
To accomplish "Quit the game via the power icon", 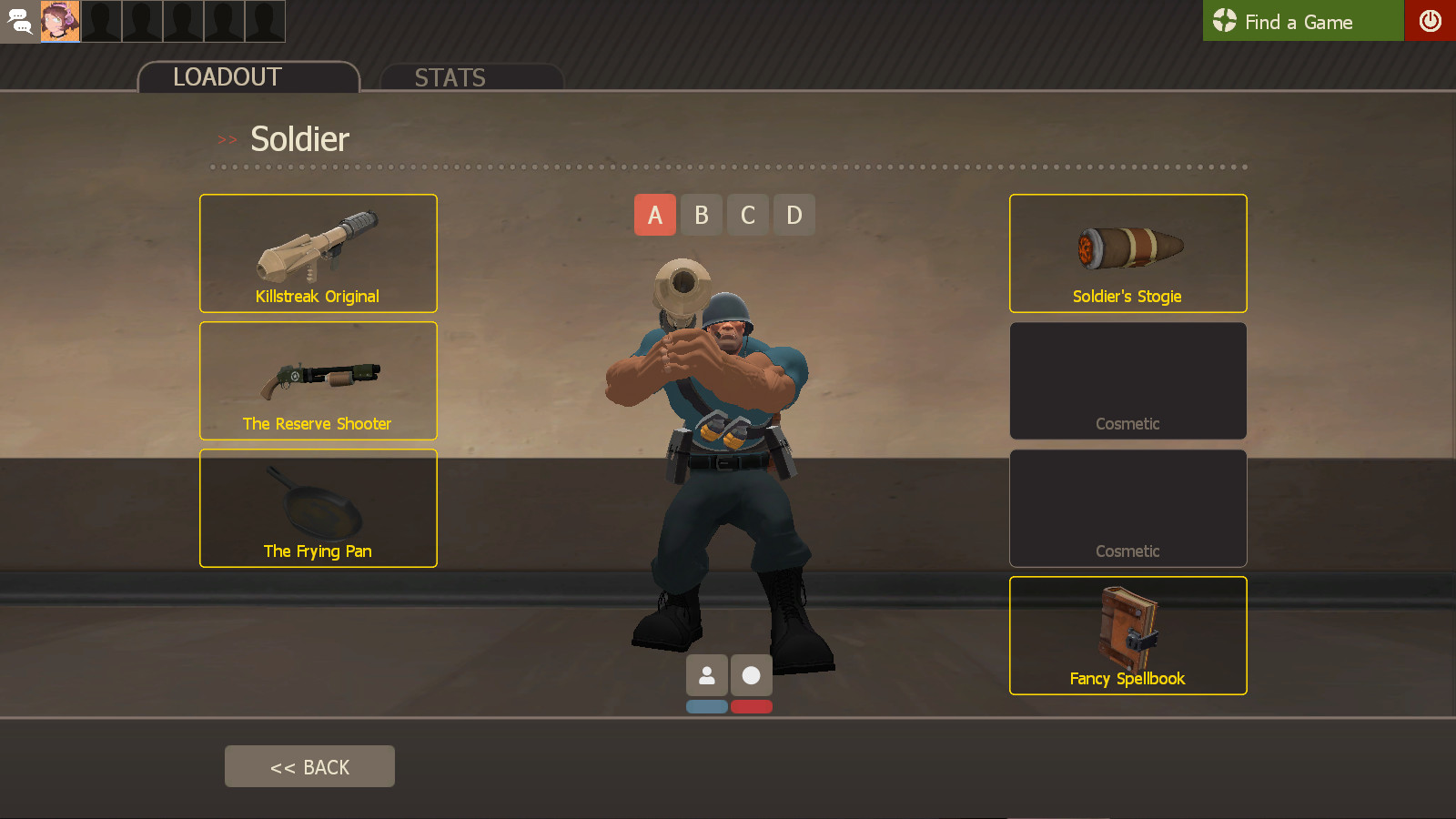I will [1431, 21].
